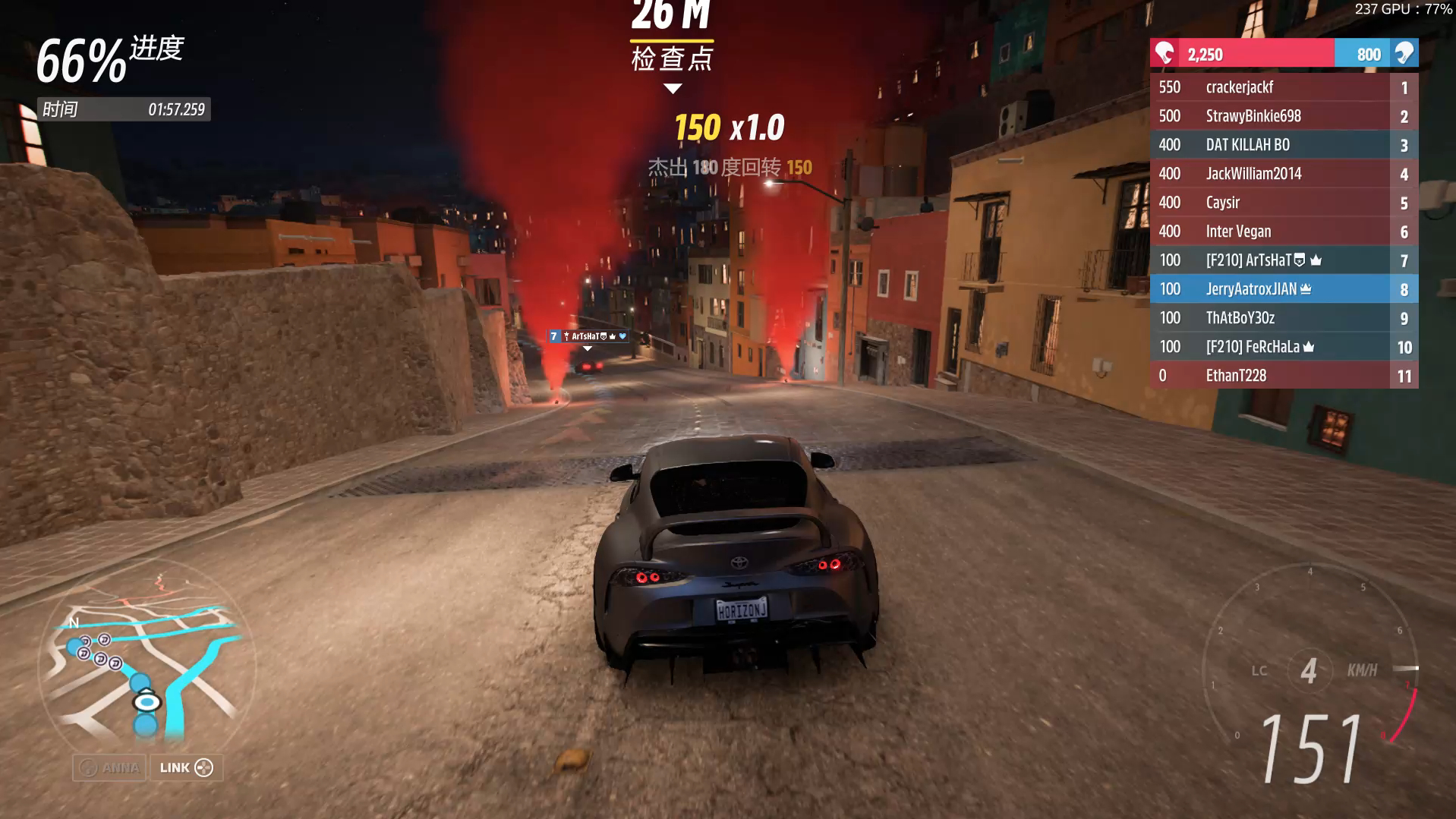Viewport: 1456px width, 819px height.
Task: Select JackWilliam2014 in the player list
Action: [1283, 174]
